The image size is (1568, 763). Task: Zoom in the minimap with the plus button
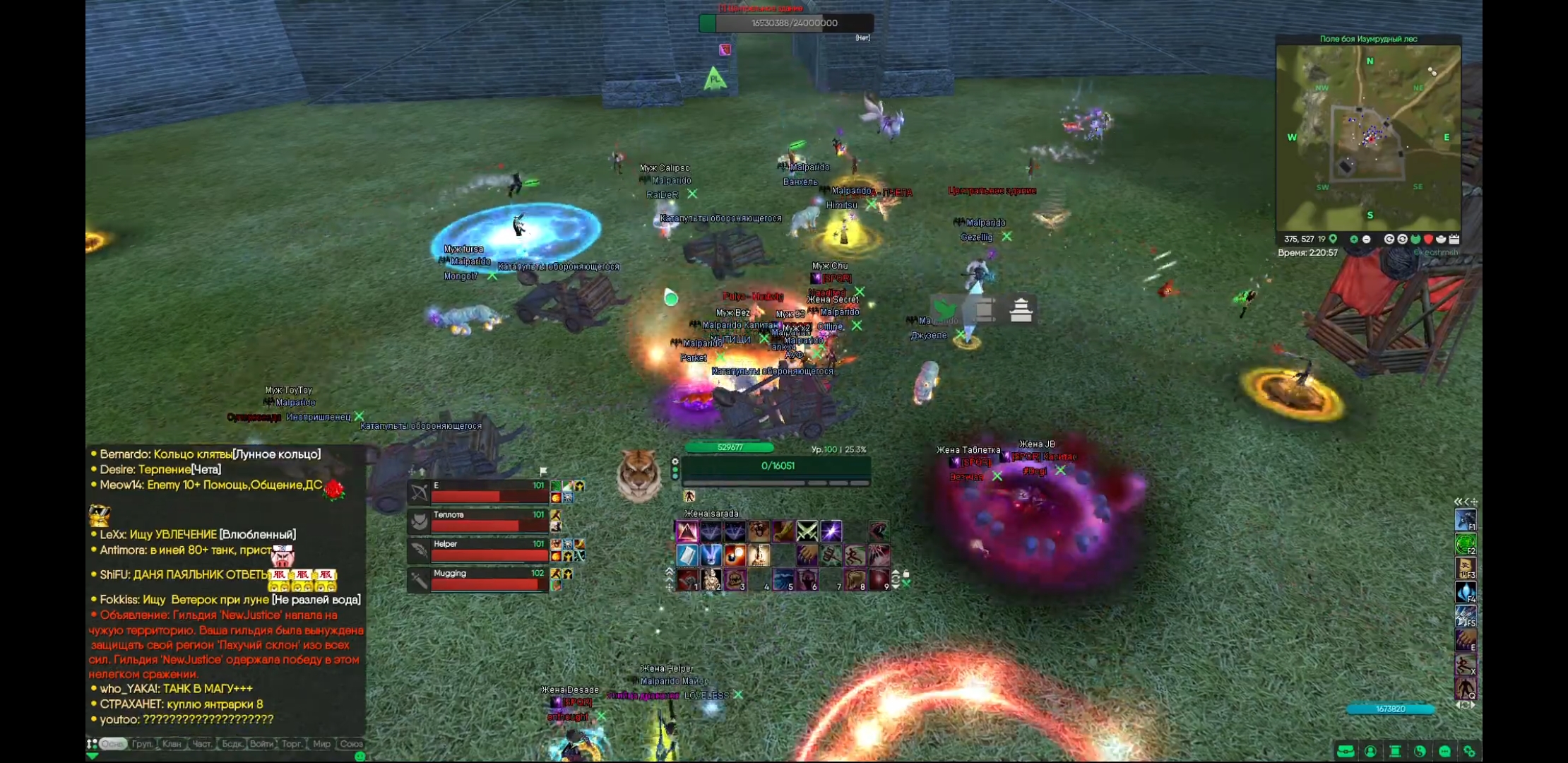pos(1354,239)
